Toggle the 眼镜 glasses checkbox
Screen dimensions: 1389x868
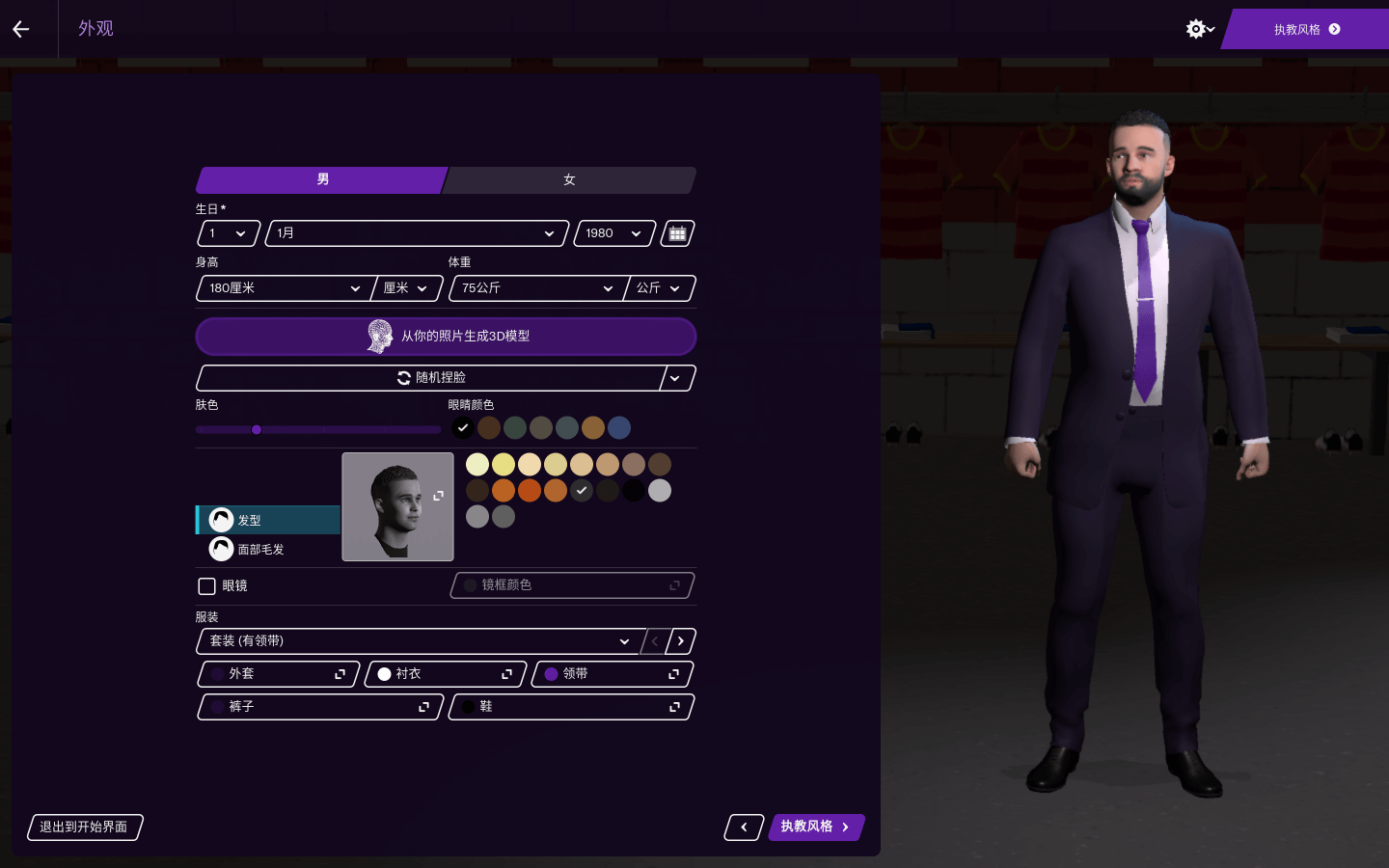[206, 586]
